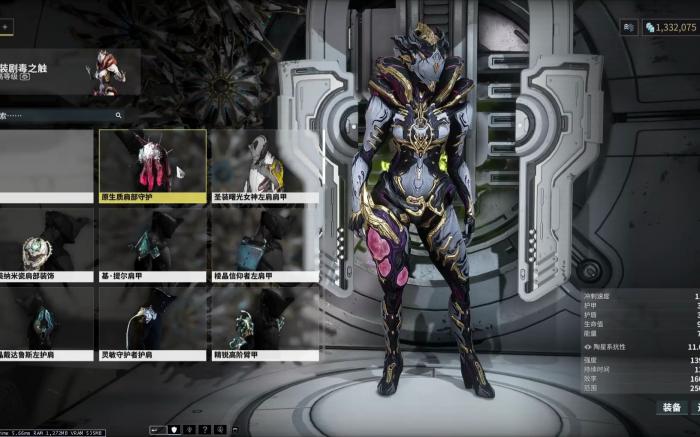Select the 原生质肩部守护 shoulder armor tile

click(x=152, y=165)
